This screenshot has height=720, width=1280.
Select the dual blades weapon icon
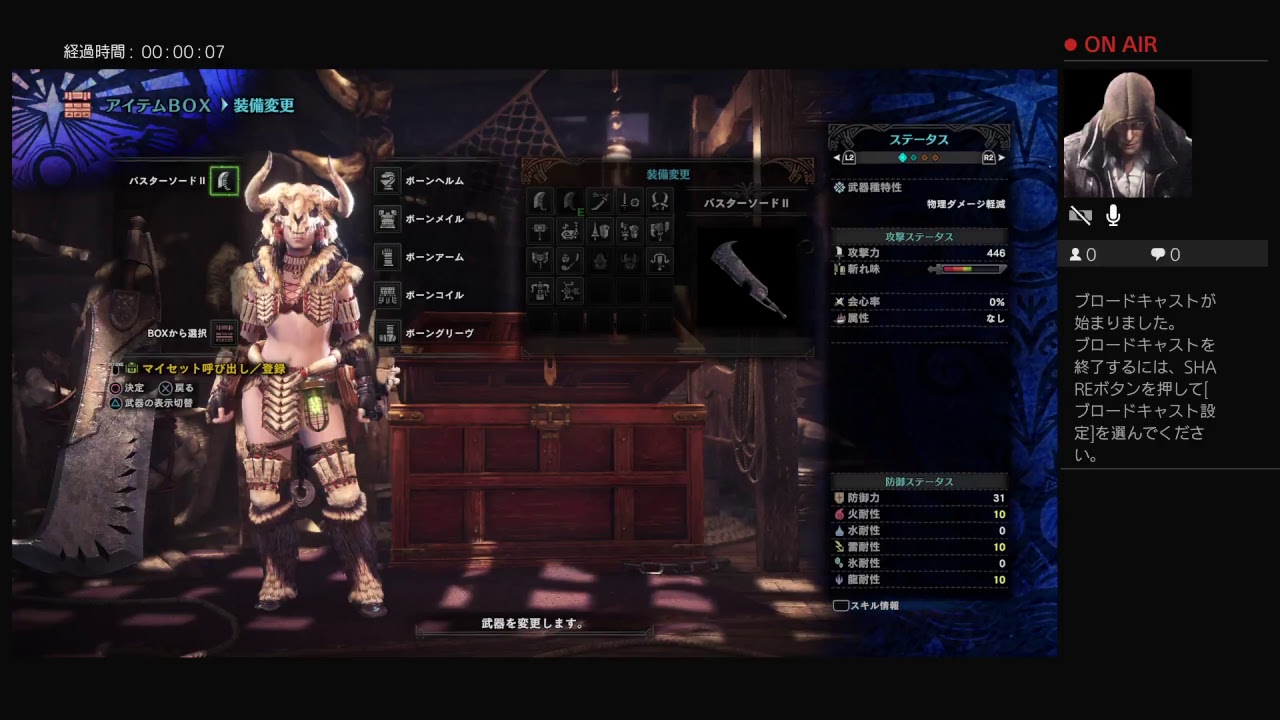click(x=660, y=202)
